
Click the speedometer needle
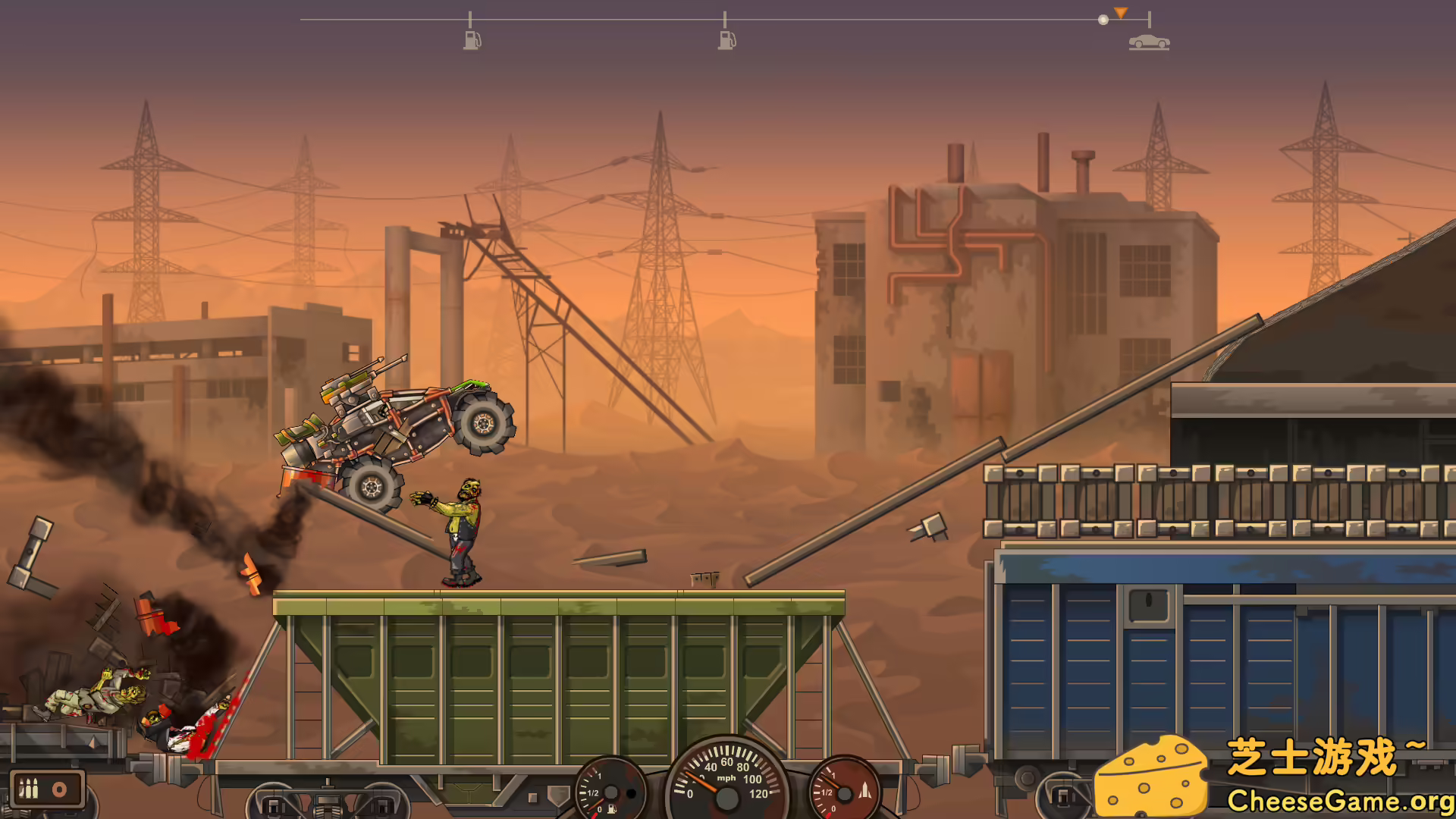click(701, 781)
